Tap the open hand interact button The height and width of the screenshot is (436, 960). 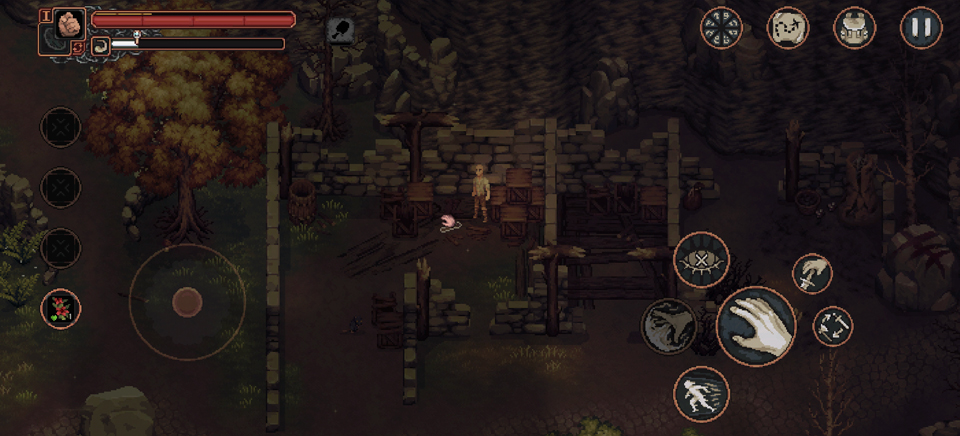pyautogui.click(x=756, y=326)
